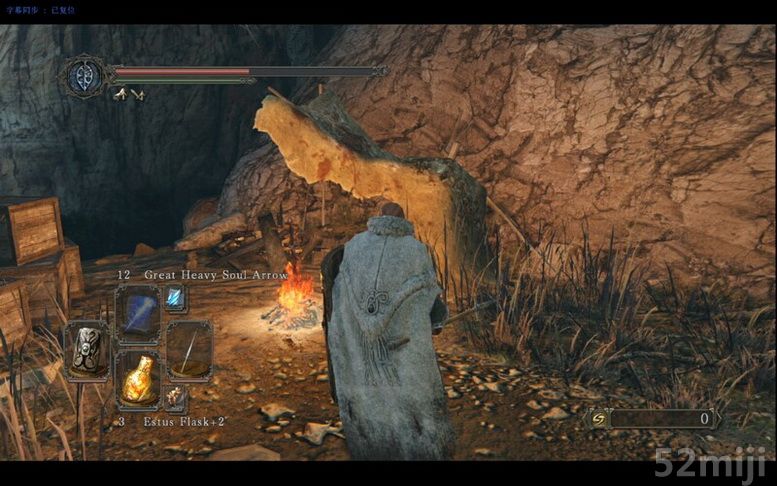Choose the small next-item icon below the staff
Viewport: 777px width, 486px height.
[x=175, y=397]
